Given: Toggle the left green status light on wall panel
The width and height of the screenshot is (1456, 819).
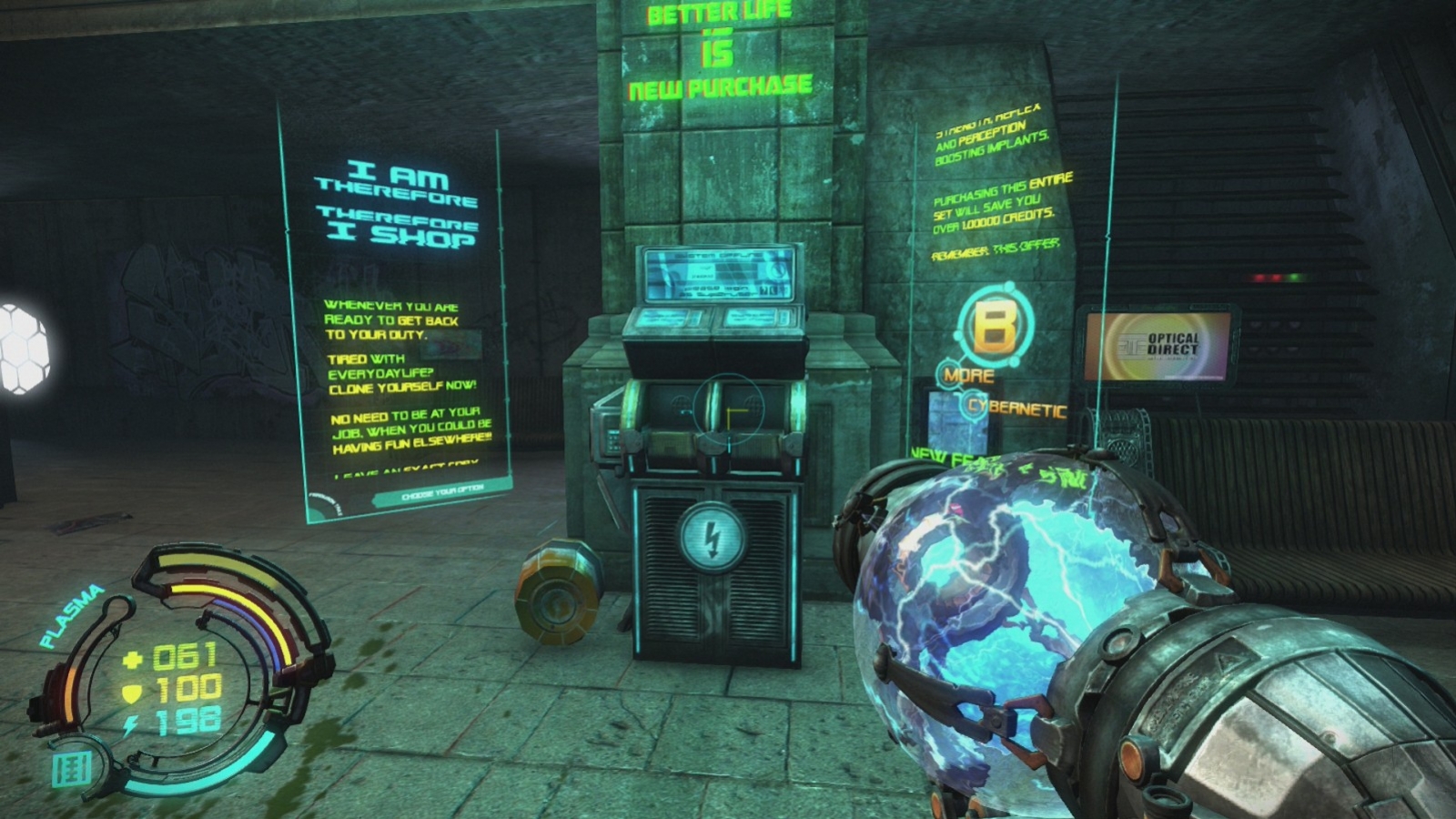Looking at the screenshot, I should [1294, 278].
